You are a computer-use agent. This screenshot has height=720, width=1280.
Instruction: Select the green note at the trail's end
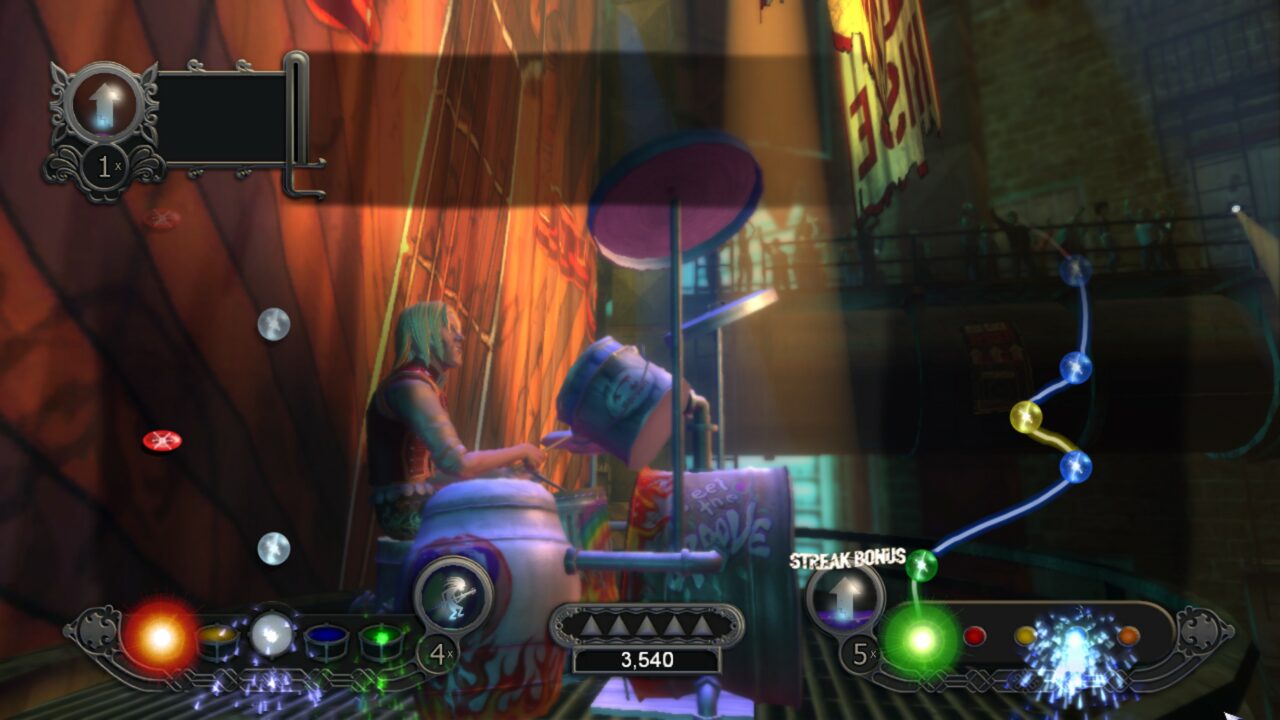924,563
